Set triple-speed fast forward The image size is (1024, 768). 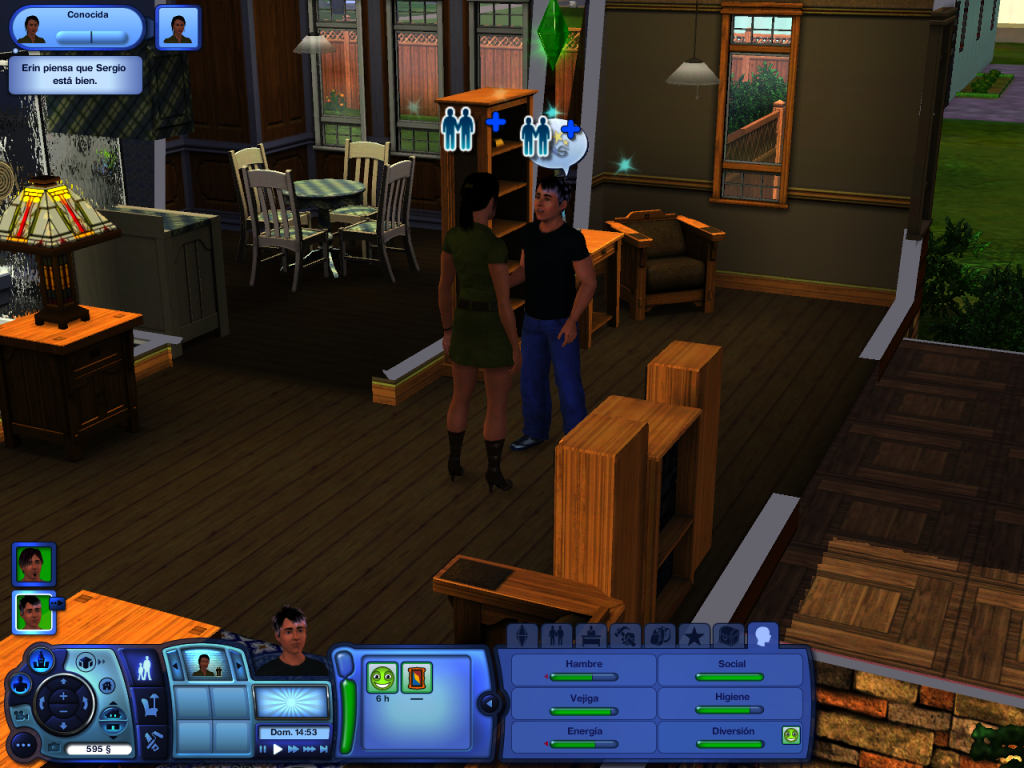pyautogui.click(x=309, y=749)
